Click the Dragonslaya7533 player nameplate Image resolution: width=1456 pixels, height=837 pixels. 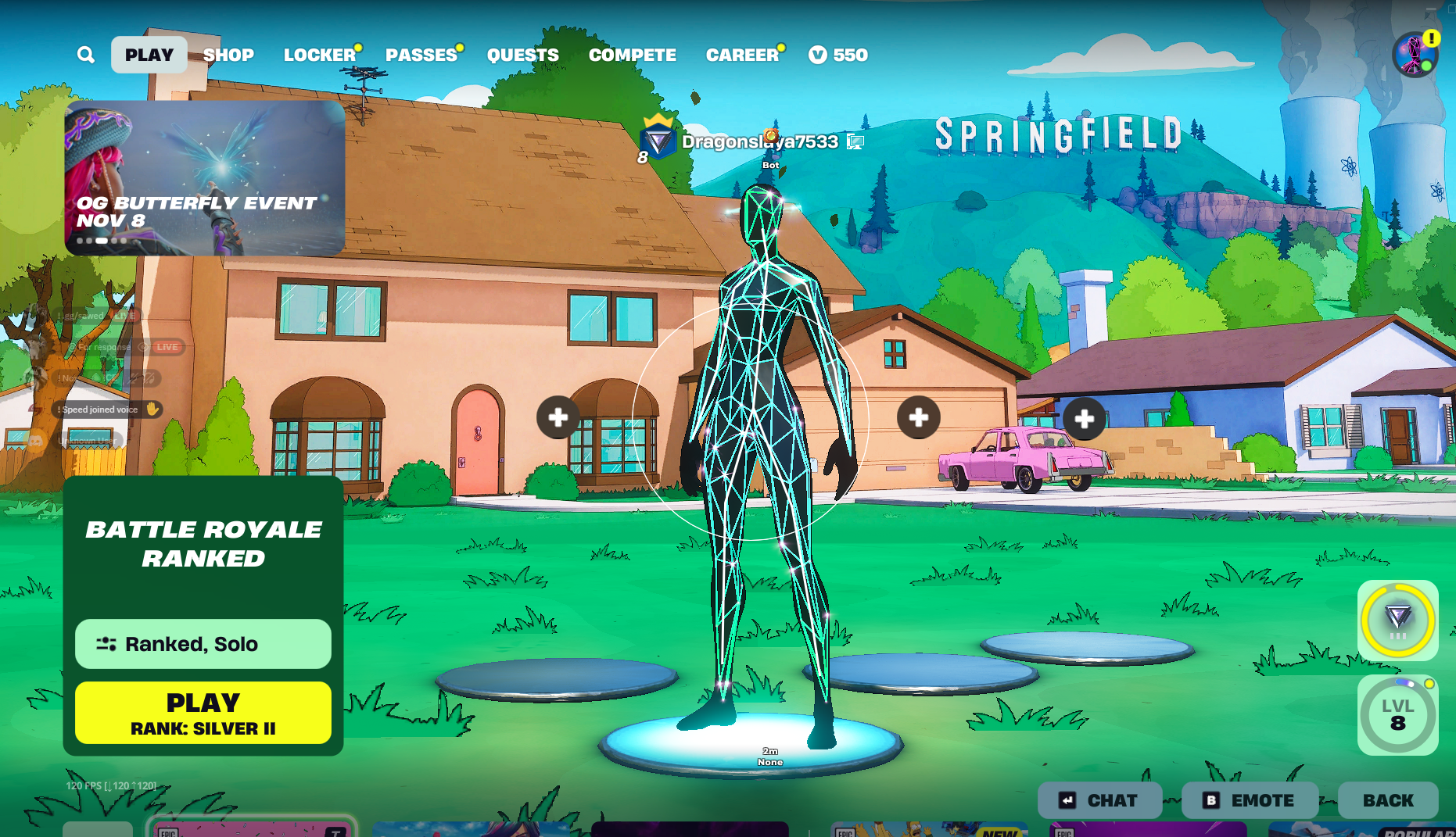point(759,141)
